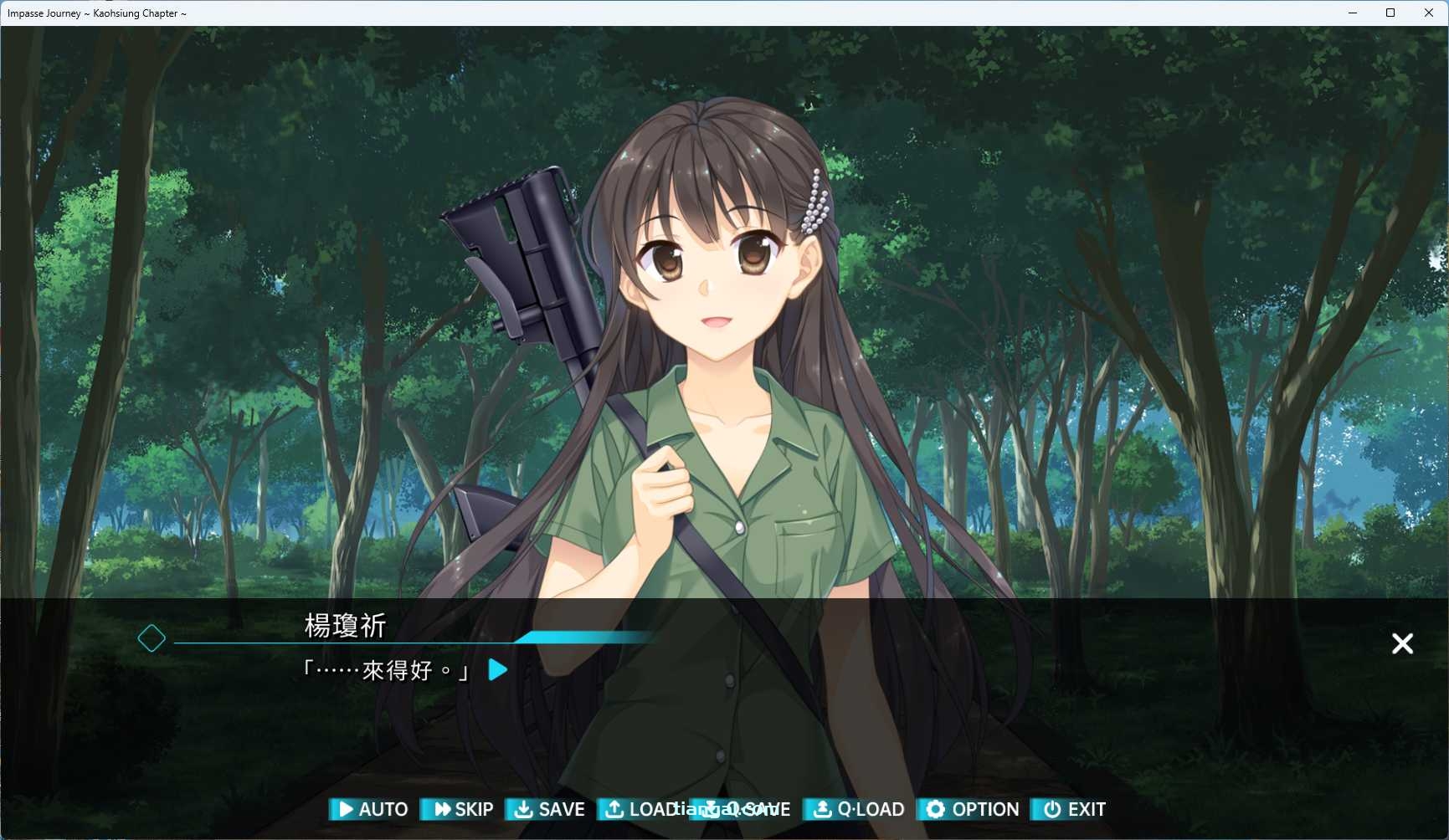Open the SAVE menu screen

click(548, 810)
